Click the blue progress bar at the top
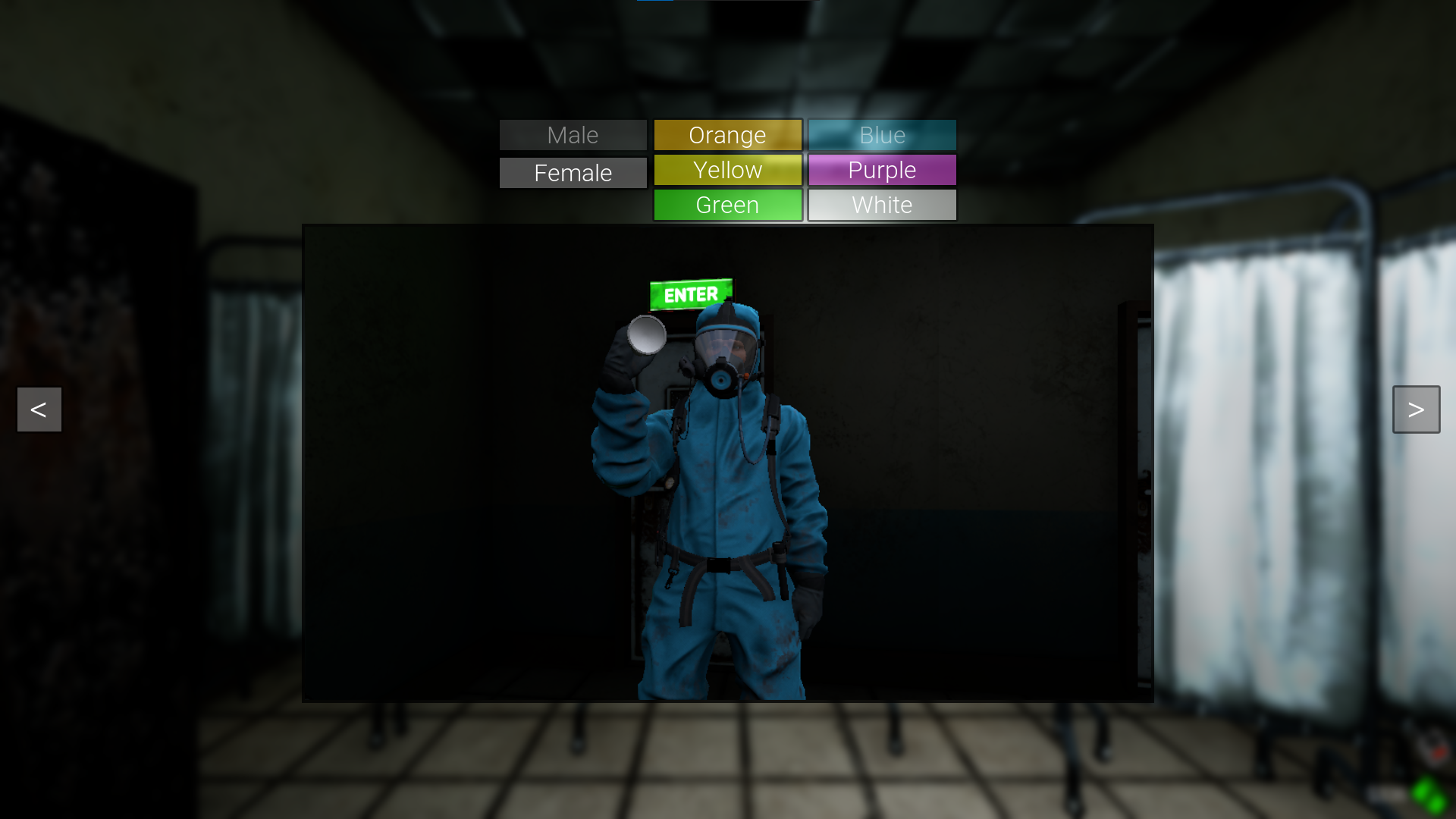The height and width of the screenshot is (819, 1456). pos(657,2)
